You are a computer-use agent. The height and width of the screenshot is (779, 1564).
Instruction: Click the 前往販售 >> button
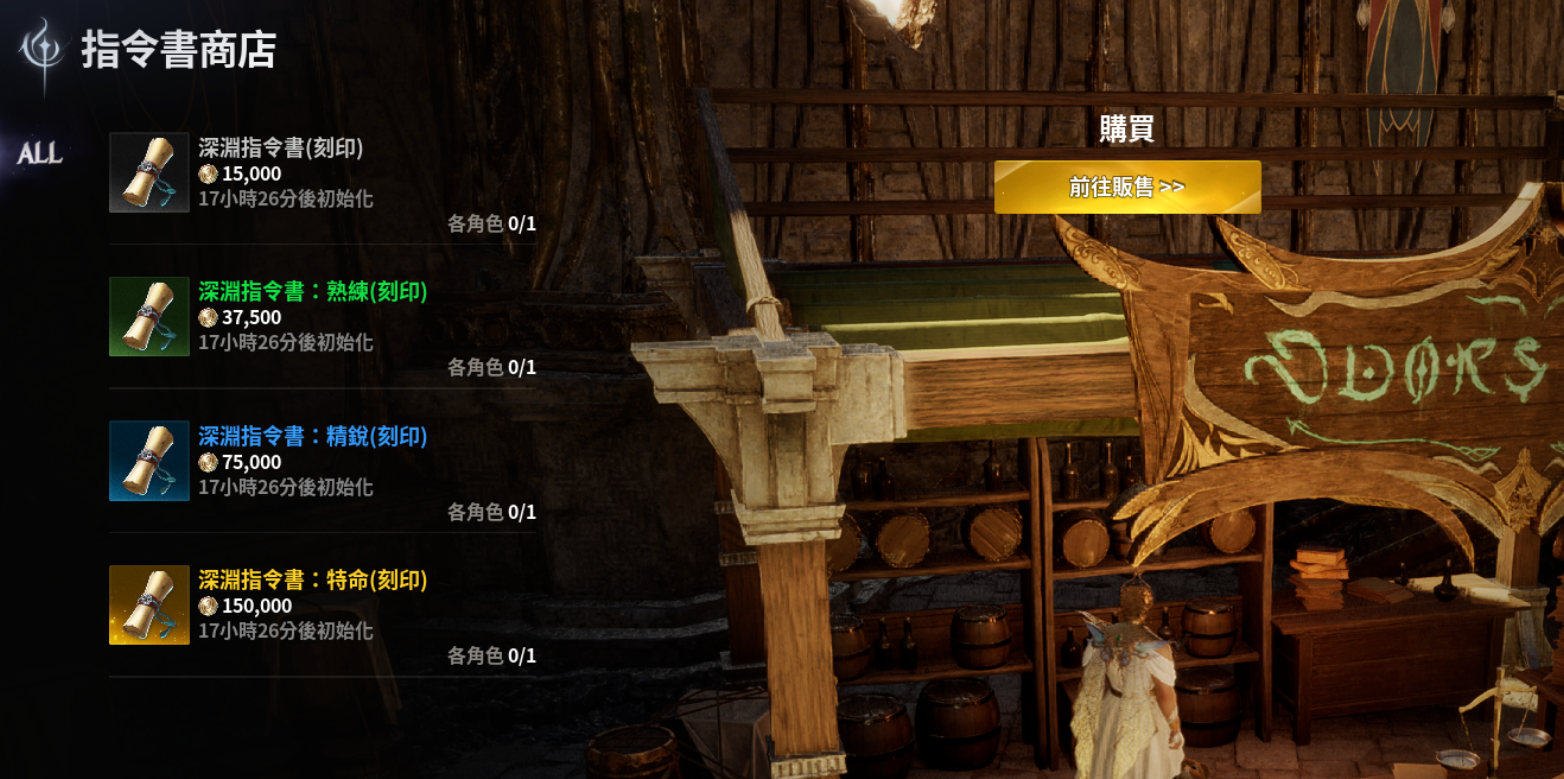1127,187
